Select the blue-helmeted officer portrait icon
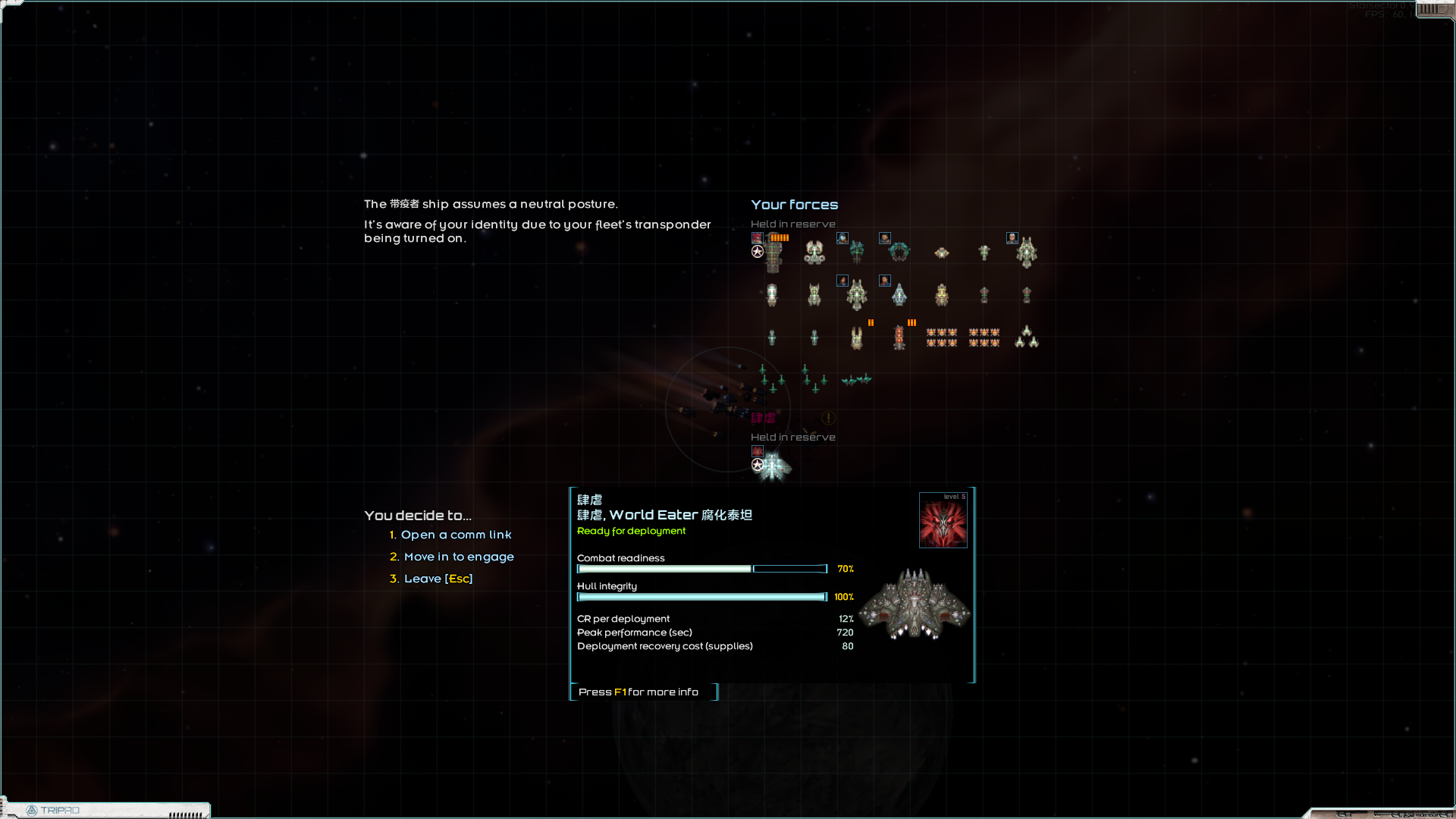 coord(843,238)
